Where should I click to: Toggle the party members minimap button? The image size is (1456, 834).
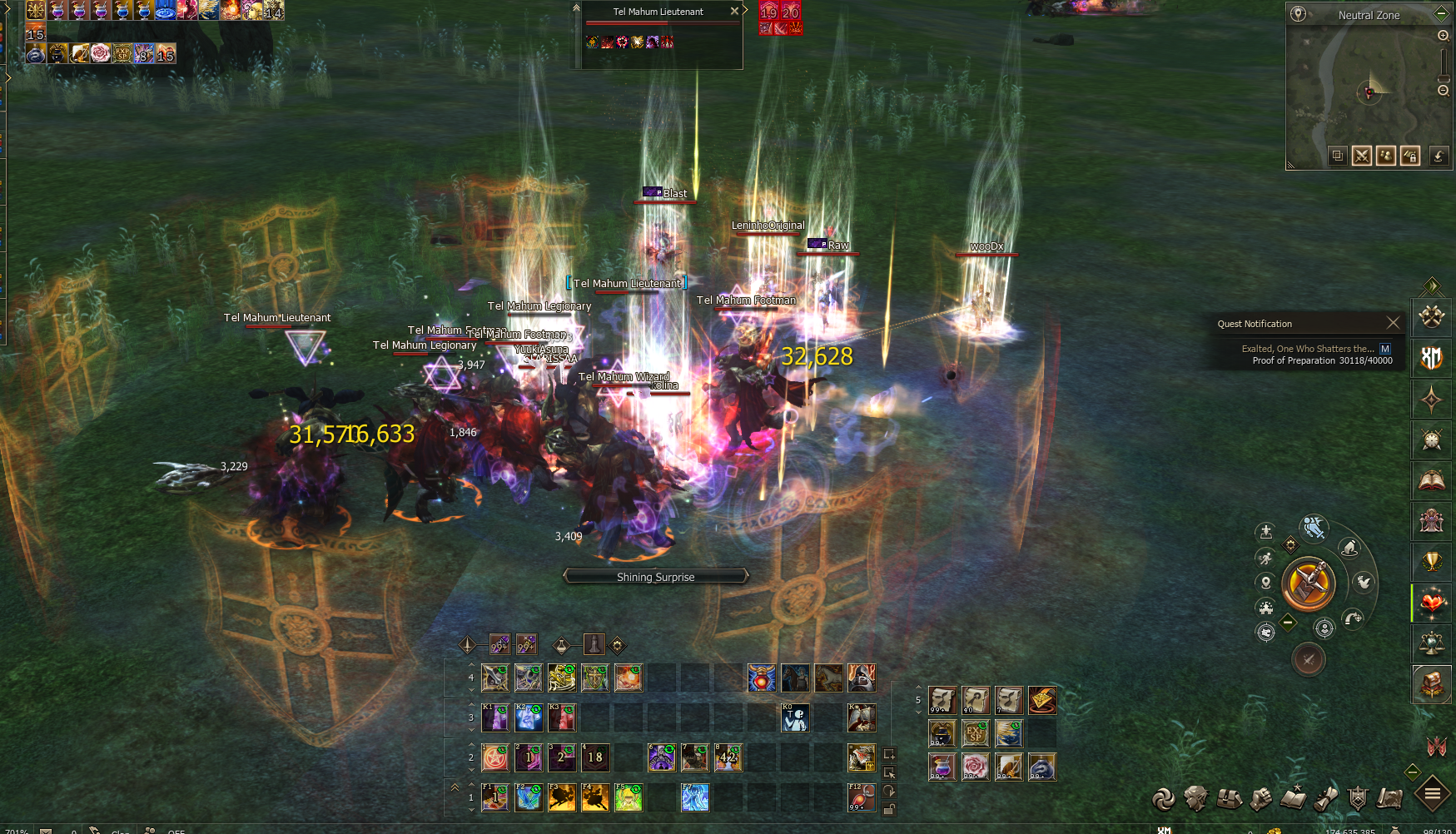(1386, 156)
